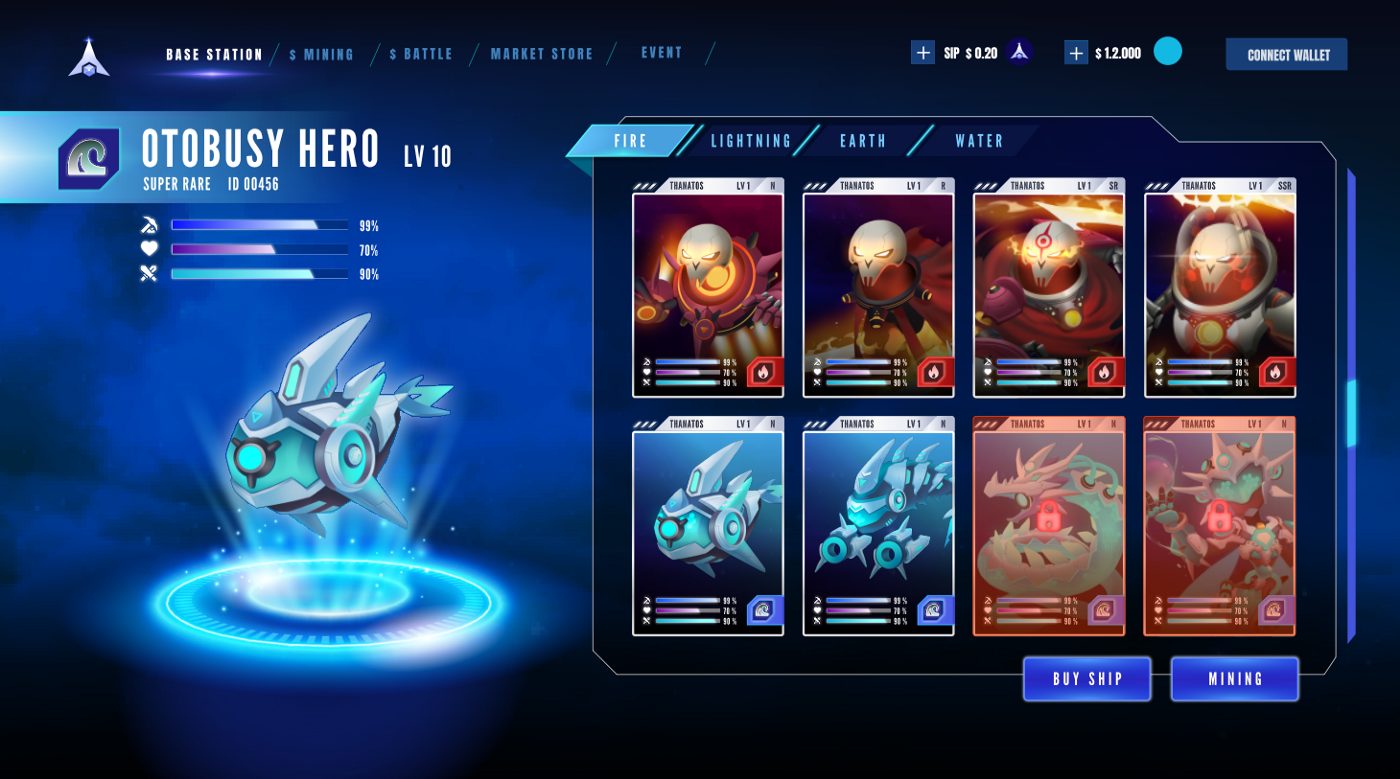Select the Water tab
Image resolution: width=1400 pixels, height=779 pixels.
(x=979, y=141)
